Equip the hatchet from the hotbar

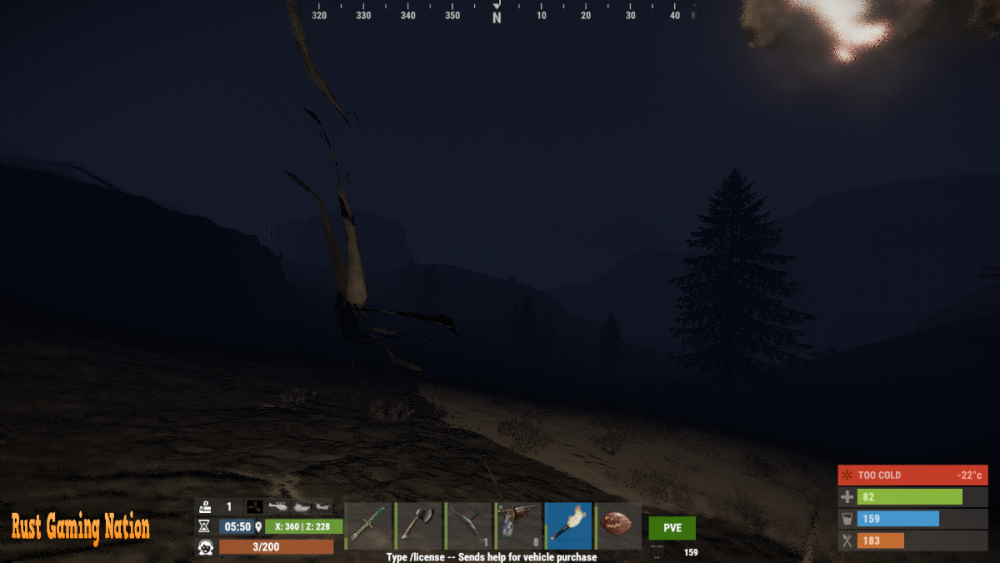coord(419,526)
